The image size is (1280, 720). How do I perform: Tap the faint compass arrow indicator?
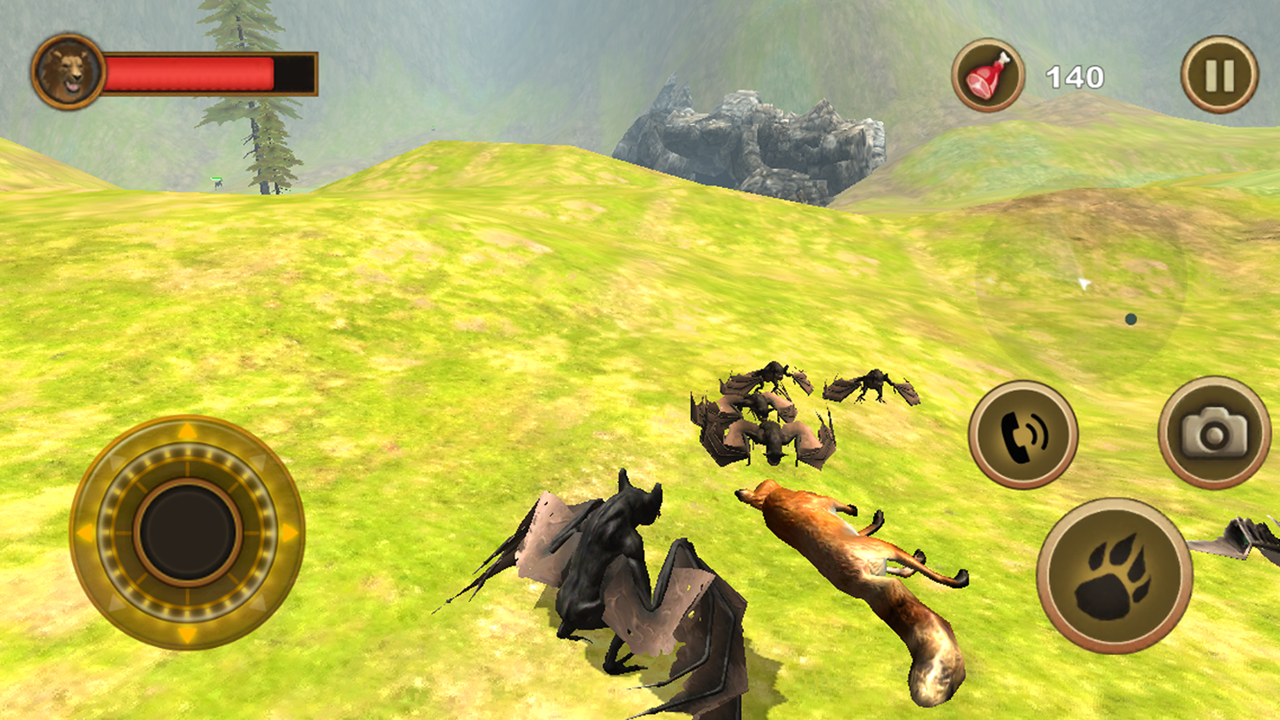(x=1082, y=285)
